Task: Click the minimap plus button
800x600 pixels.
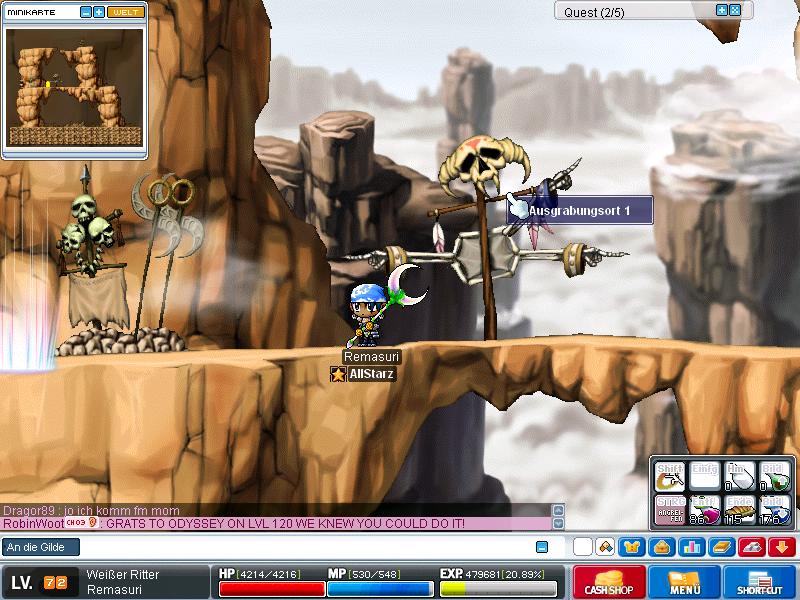Action: (98, 12)
